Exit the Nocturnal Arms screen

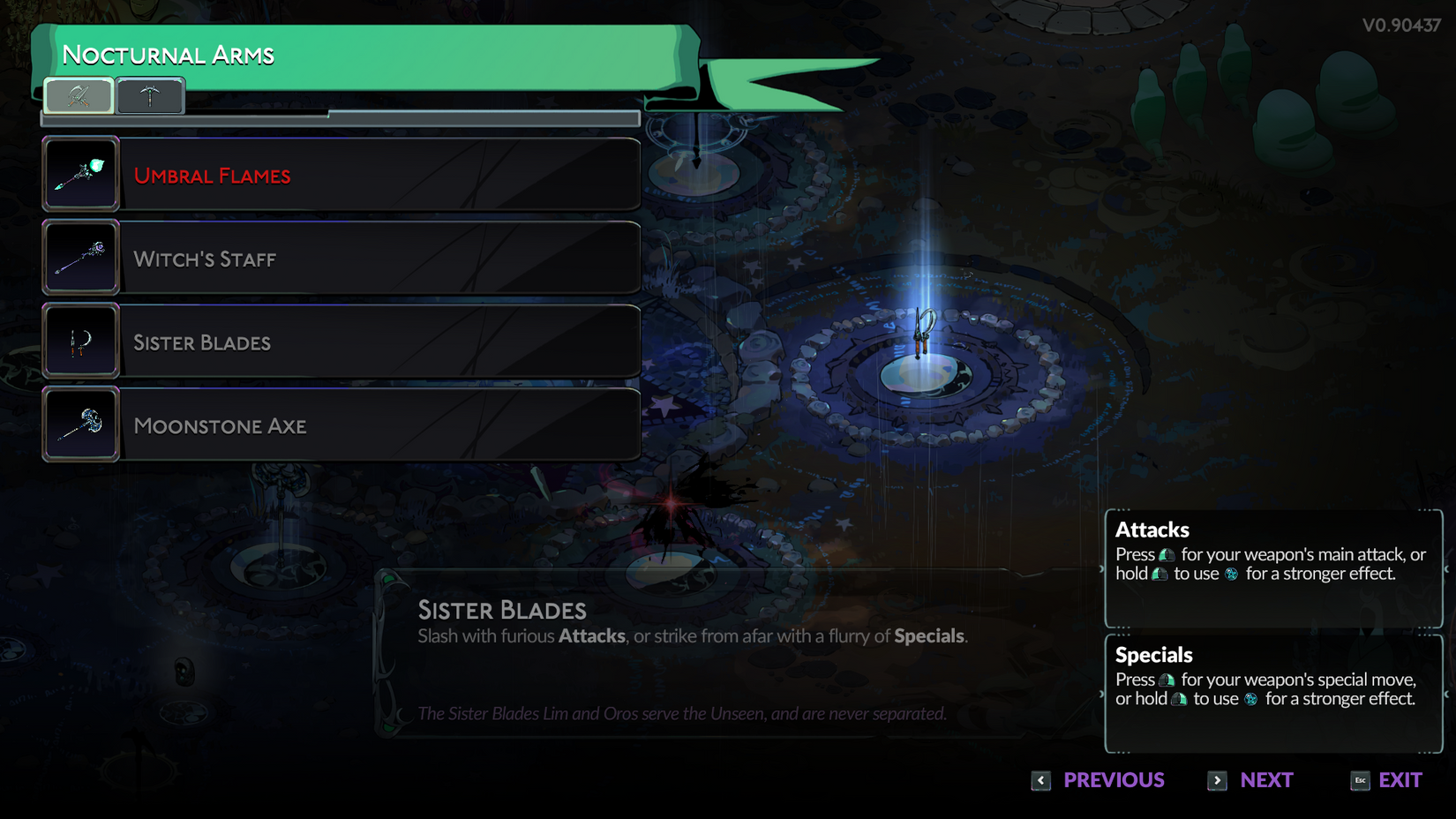click(1387, 780)
